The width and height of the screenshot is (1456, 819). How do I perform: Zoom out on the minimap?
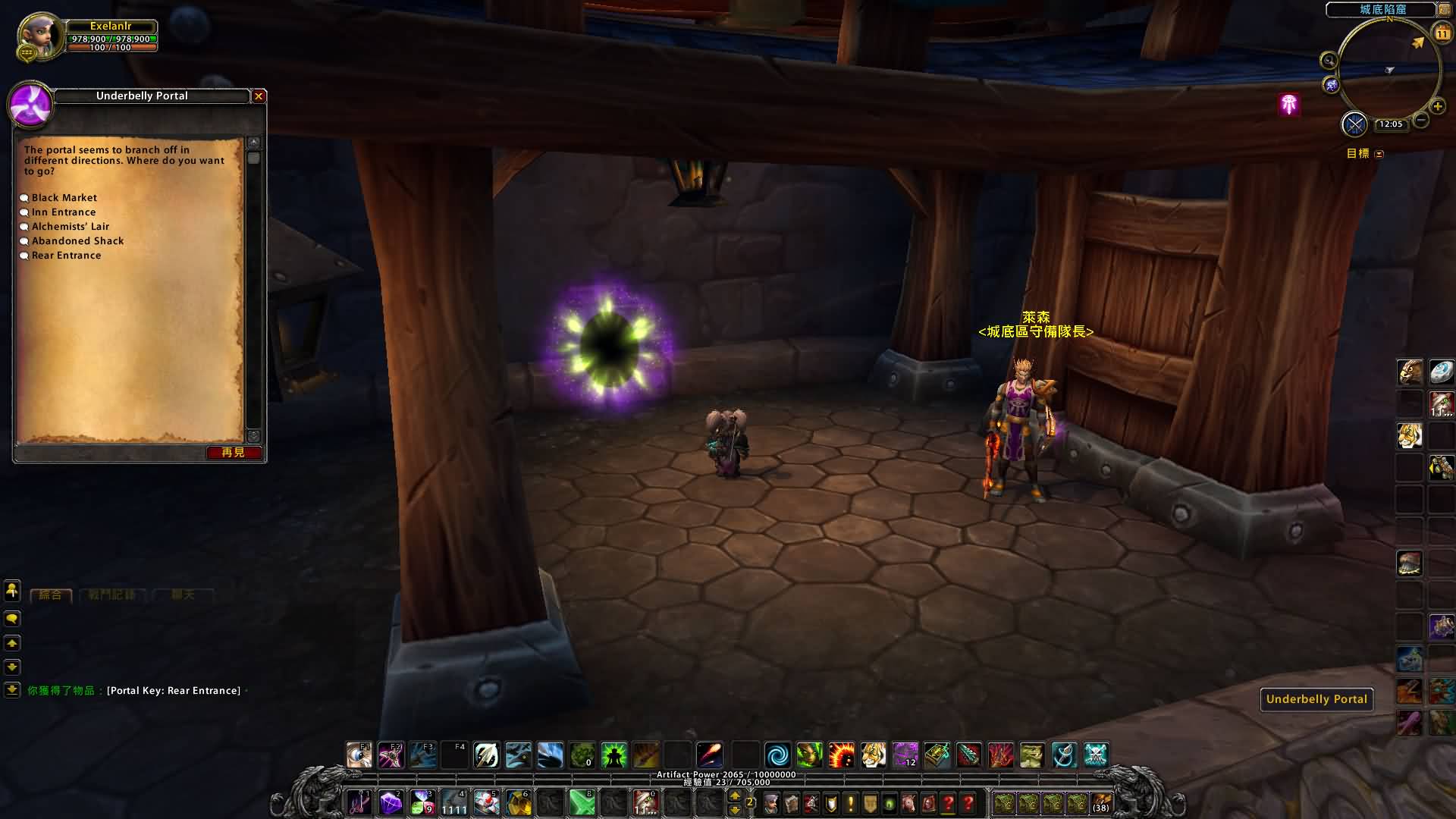pyautogui.click(x=1421, y=121)
